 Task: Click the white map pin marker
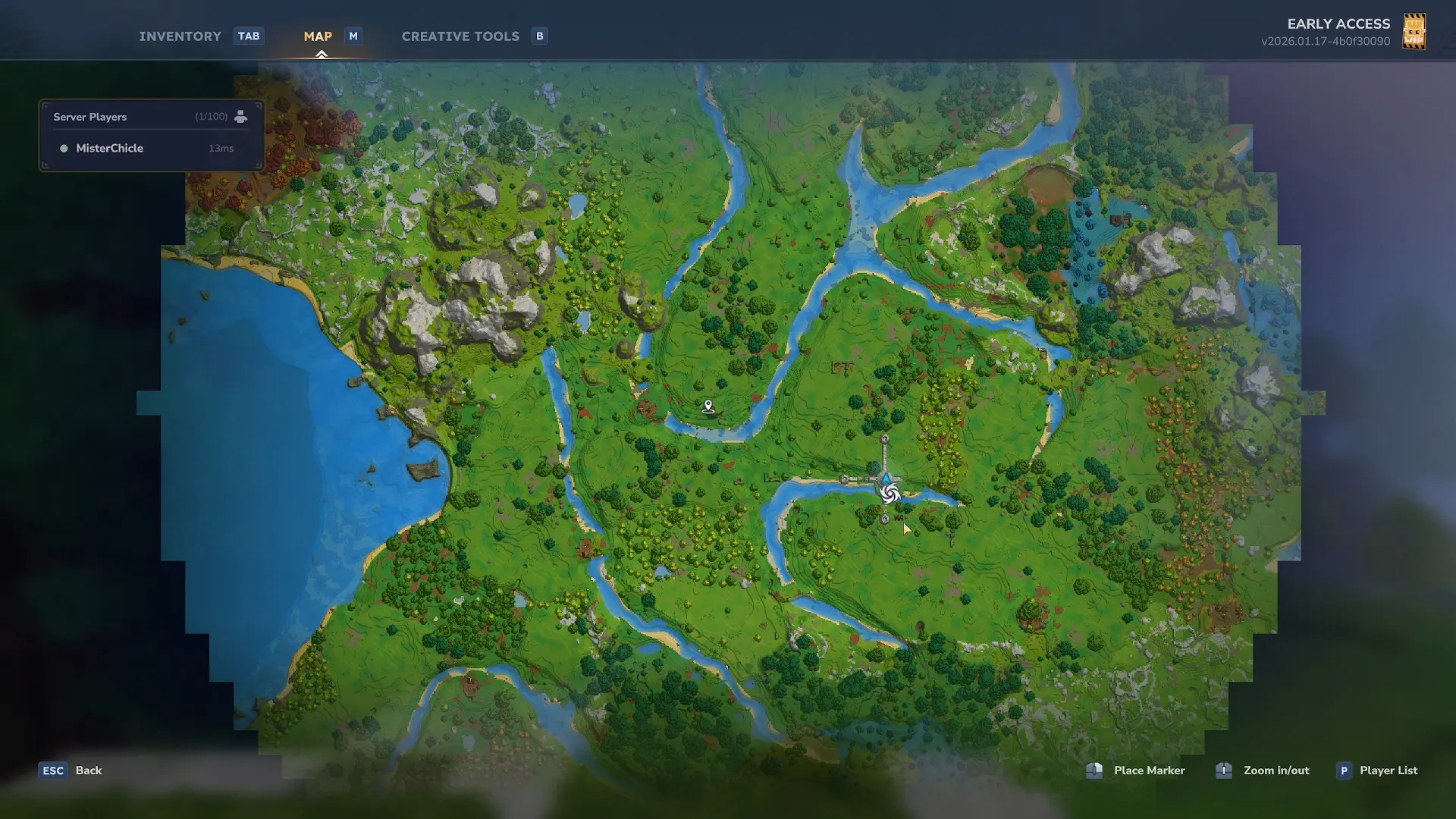(708, 406)
